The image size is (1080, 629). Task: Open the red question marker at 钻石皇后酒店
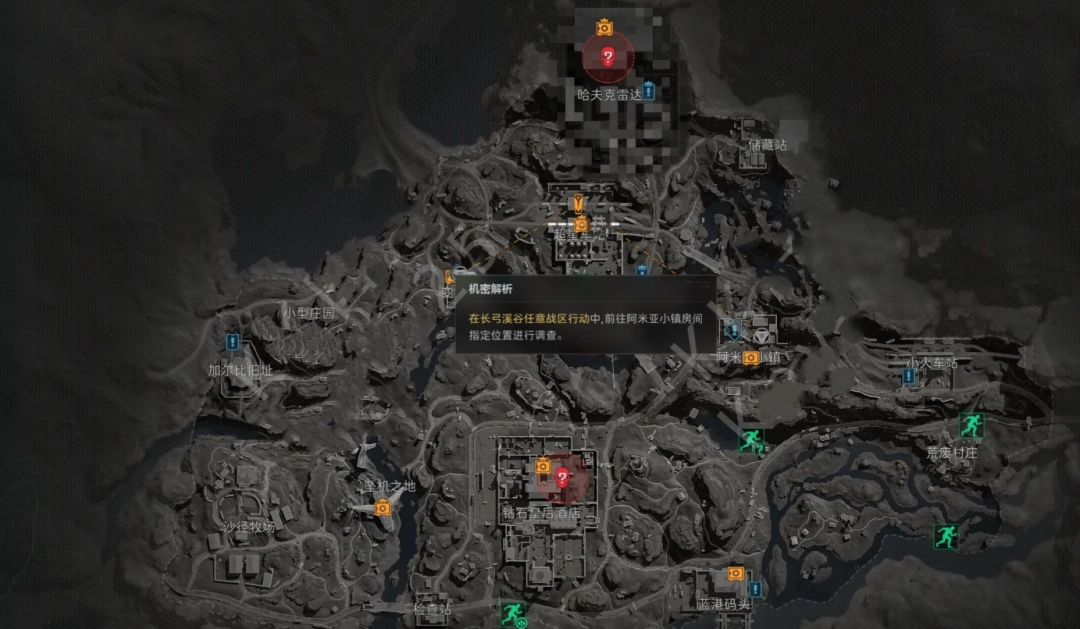[562, 478]
